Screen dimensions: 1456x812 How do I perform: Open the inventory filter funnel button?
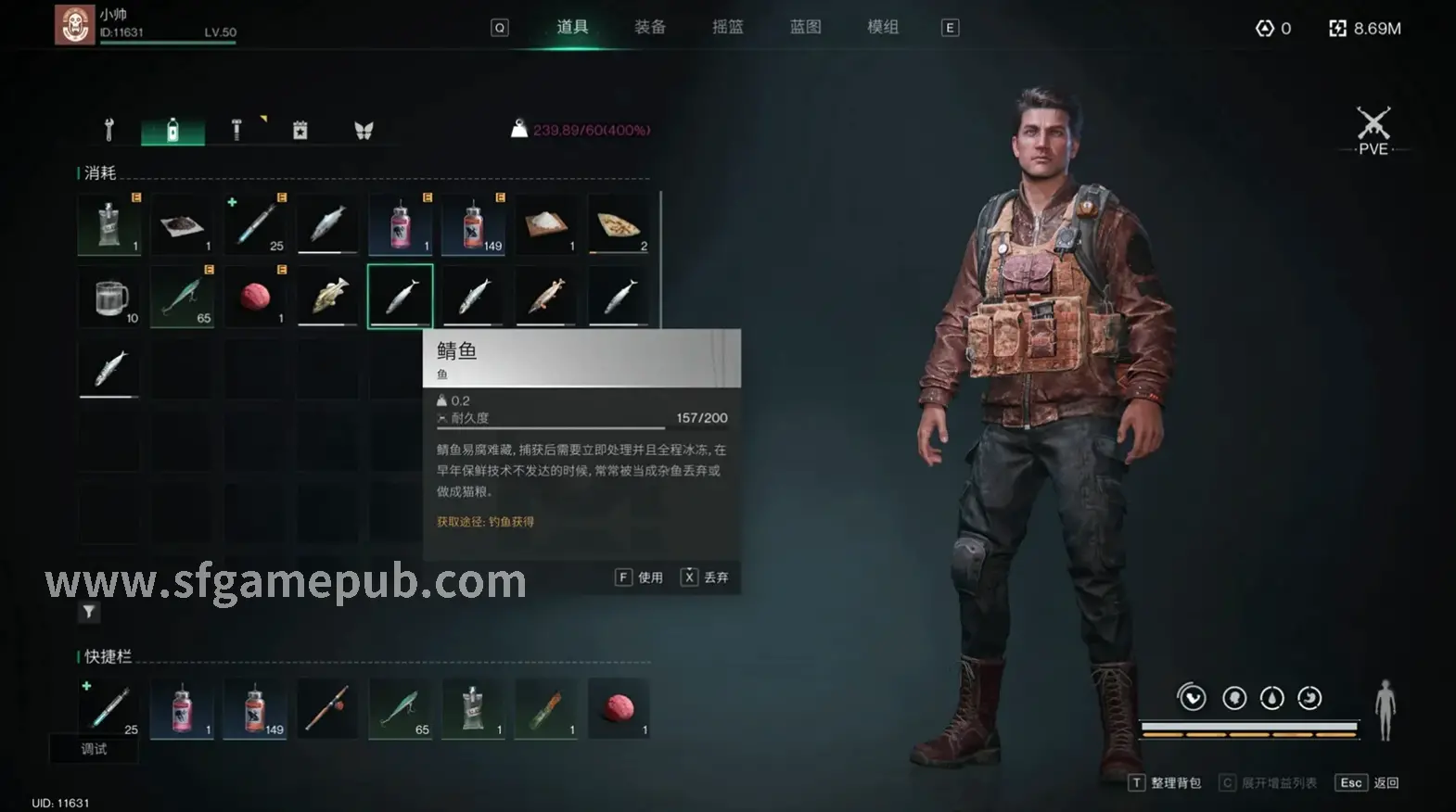tap(89, 612)
